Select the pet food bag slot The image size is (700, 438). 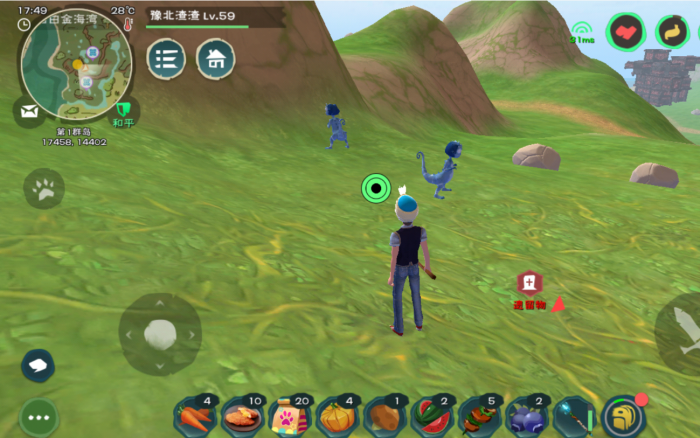tap(289, 416)
